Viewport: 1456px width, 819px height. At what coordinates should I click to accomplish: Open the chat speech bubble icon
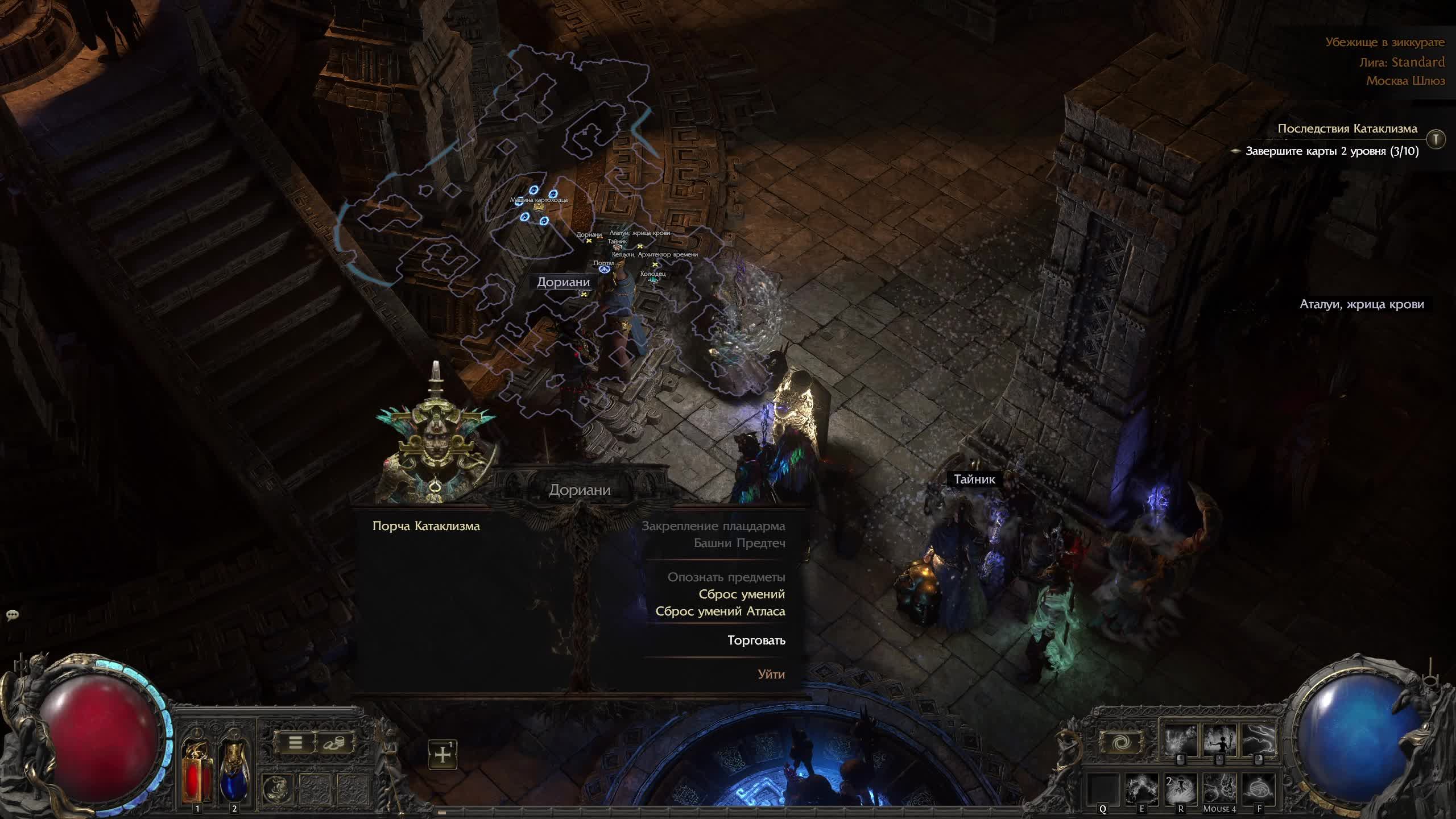coord(13,615)
